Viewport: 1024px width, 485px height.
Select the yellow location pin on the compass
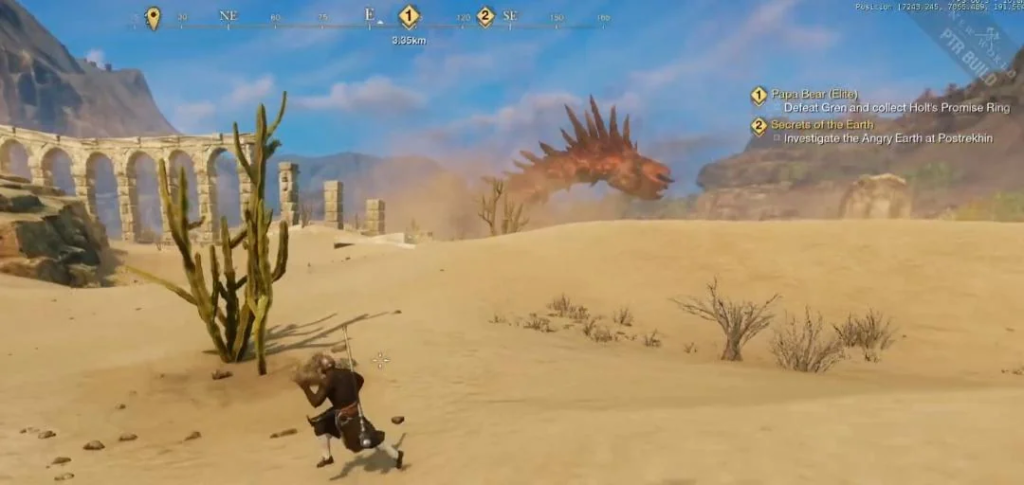point(152,16)
